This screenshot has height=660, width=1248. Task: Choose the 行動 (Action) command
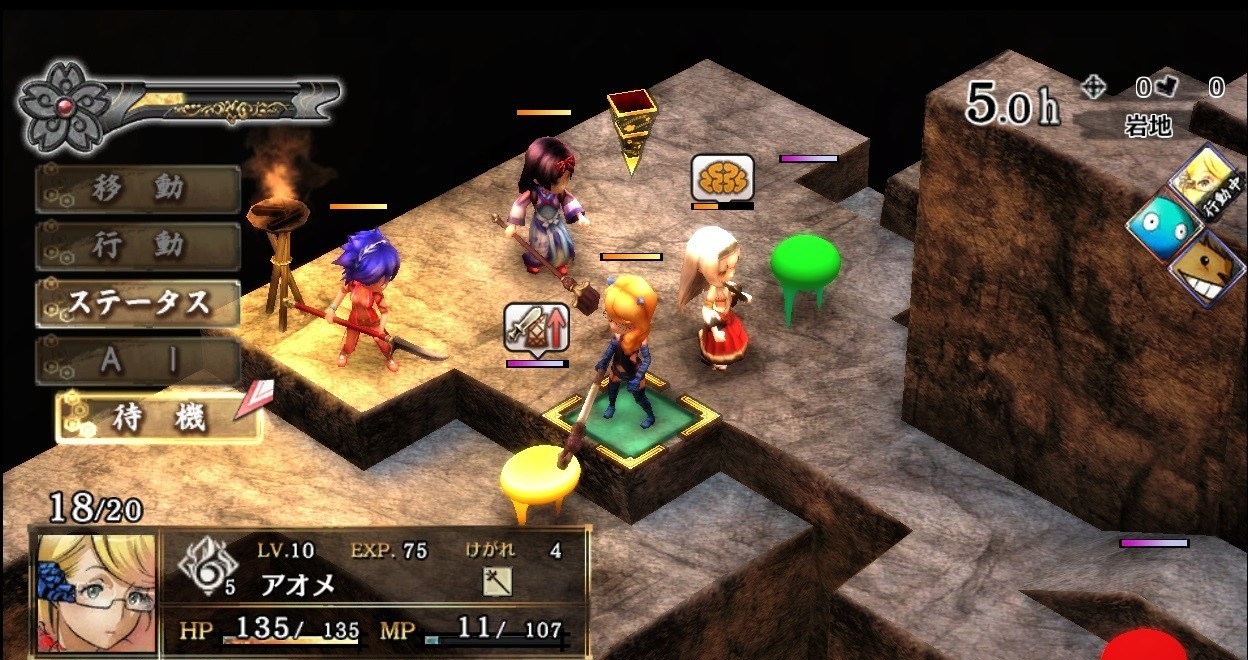[x=138, y=246]
